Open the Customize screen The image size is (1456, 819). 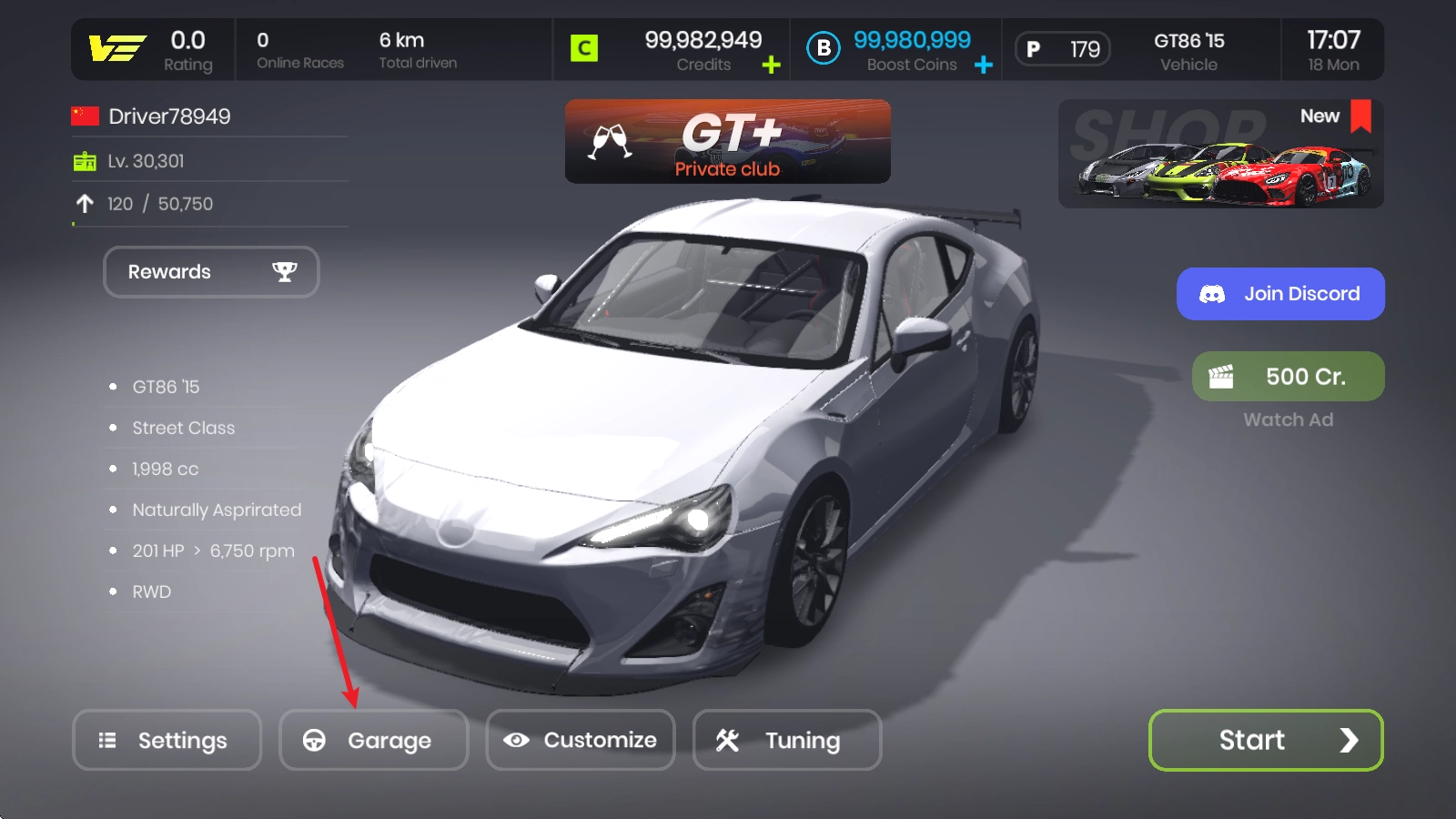coord(581,740)
